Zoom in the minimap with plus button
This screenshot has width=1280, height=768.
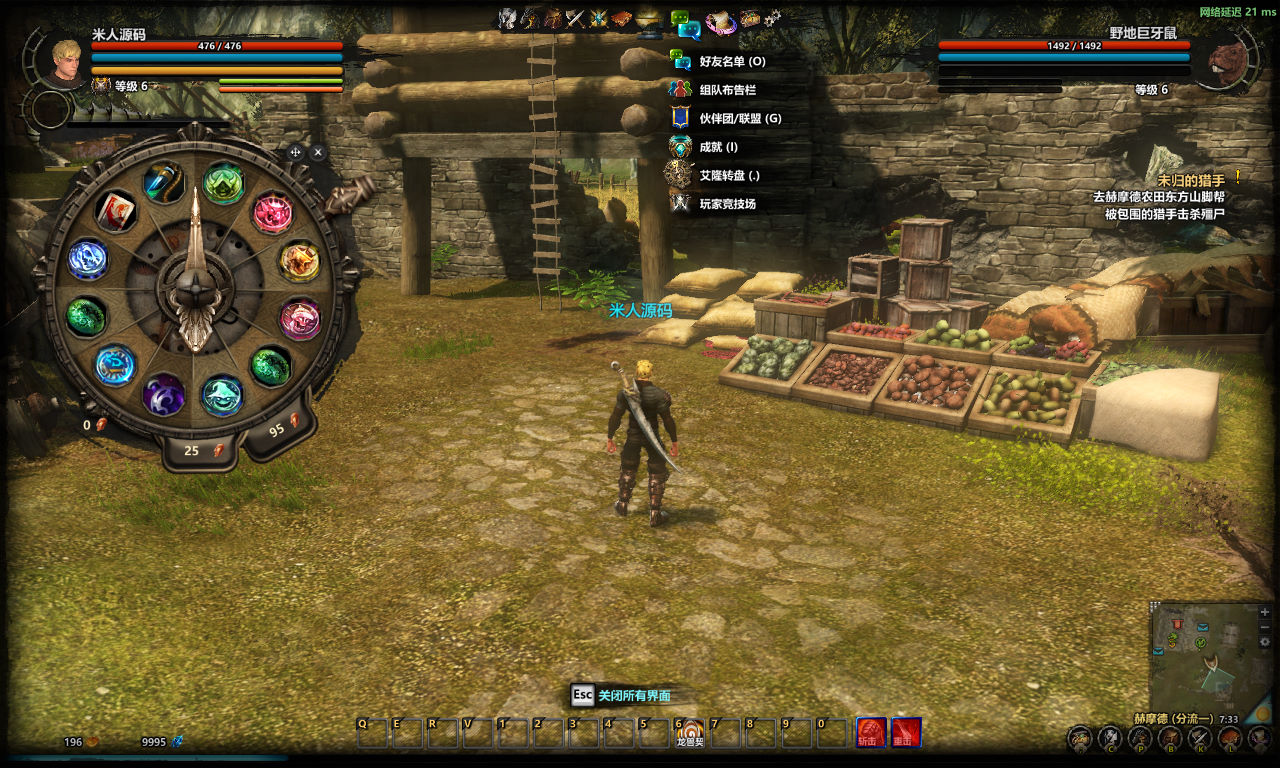pos(1265,611)
